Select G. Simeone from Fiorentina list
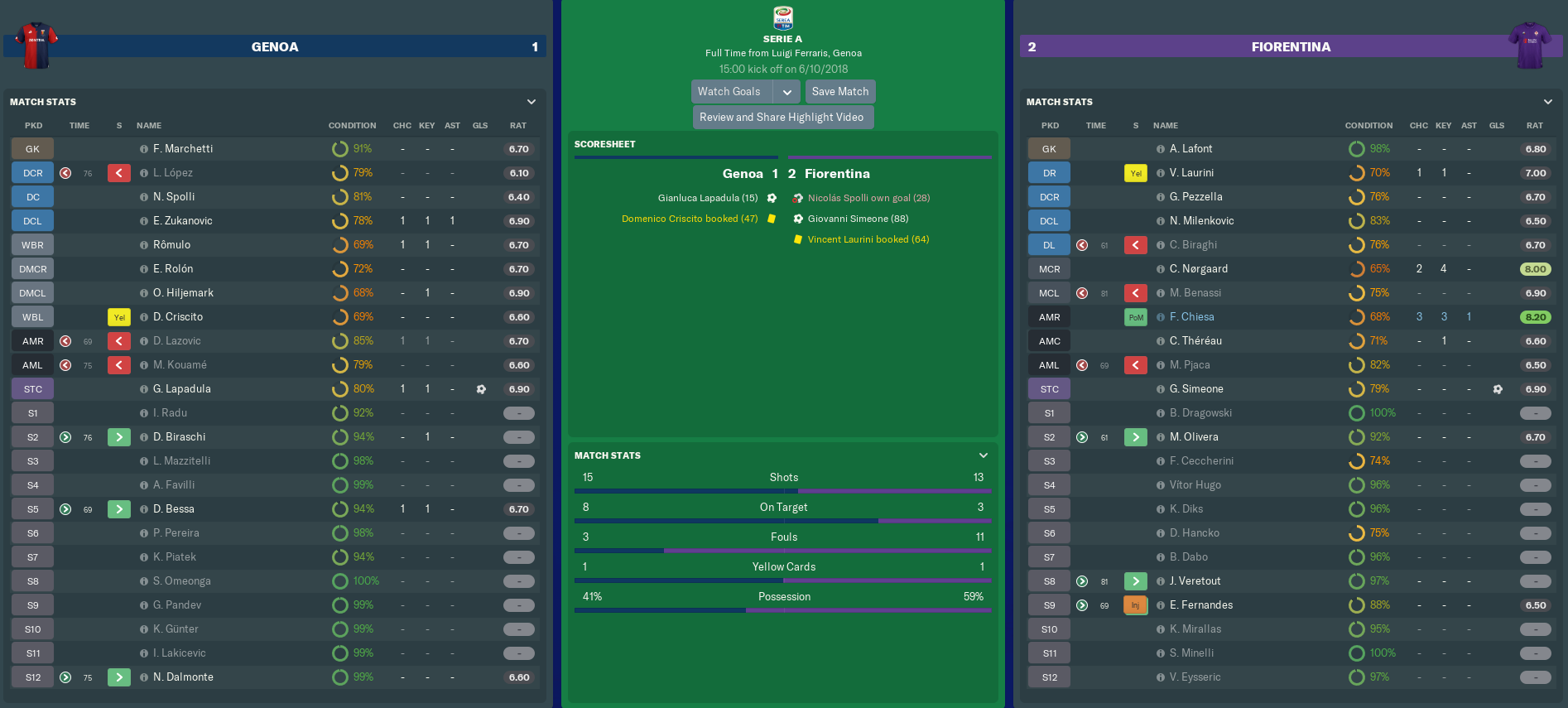1568x708 pixels. coord(1195,389)
